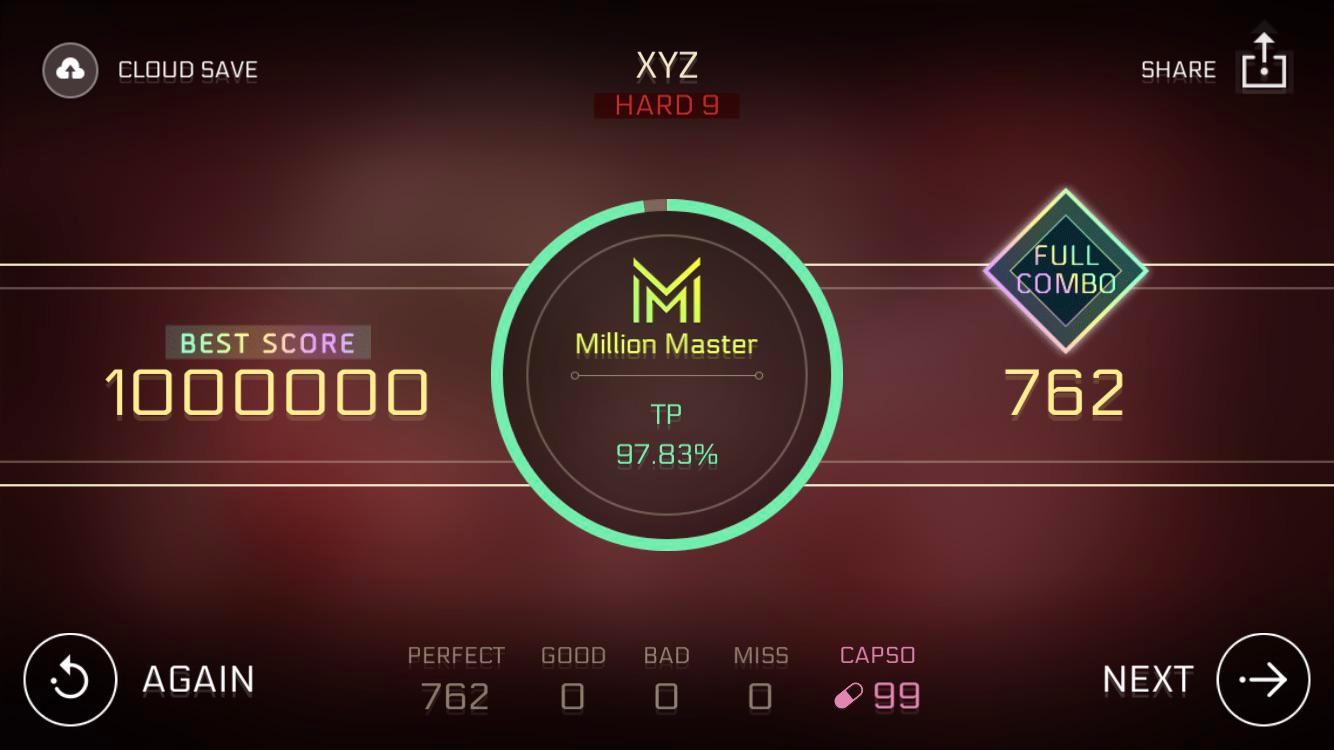This screenshot has width=1334, height=750.
Task: Click the PERFECT count of 762
Action: point(457,694)
